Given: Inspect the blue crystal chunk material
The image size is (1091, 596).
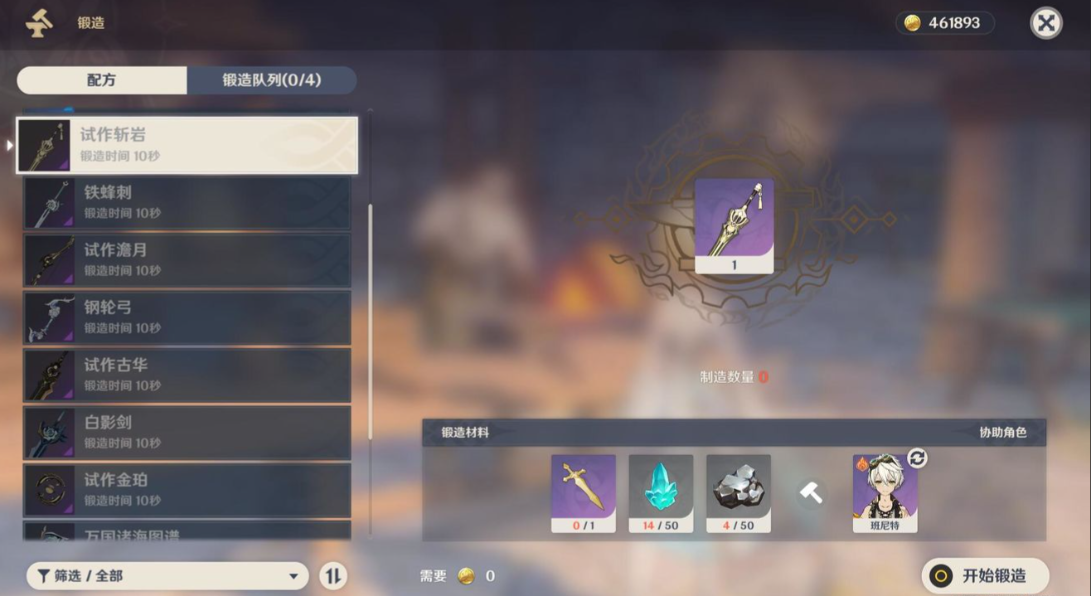Looking at the screenshot, I should [661, 492].
